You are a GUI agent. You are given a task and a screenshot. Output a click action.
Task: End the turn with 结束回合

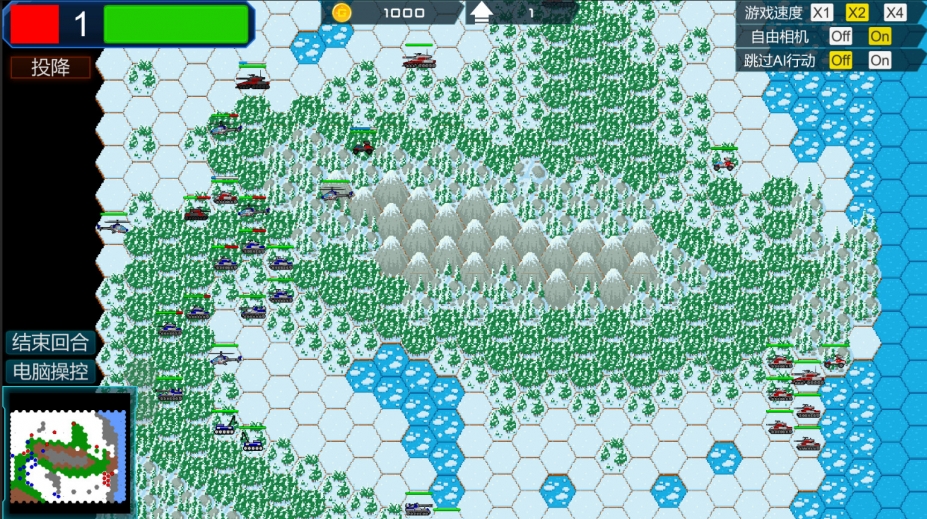coord(51,342)
